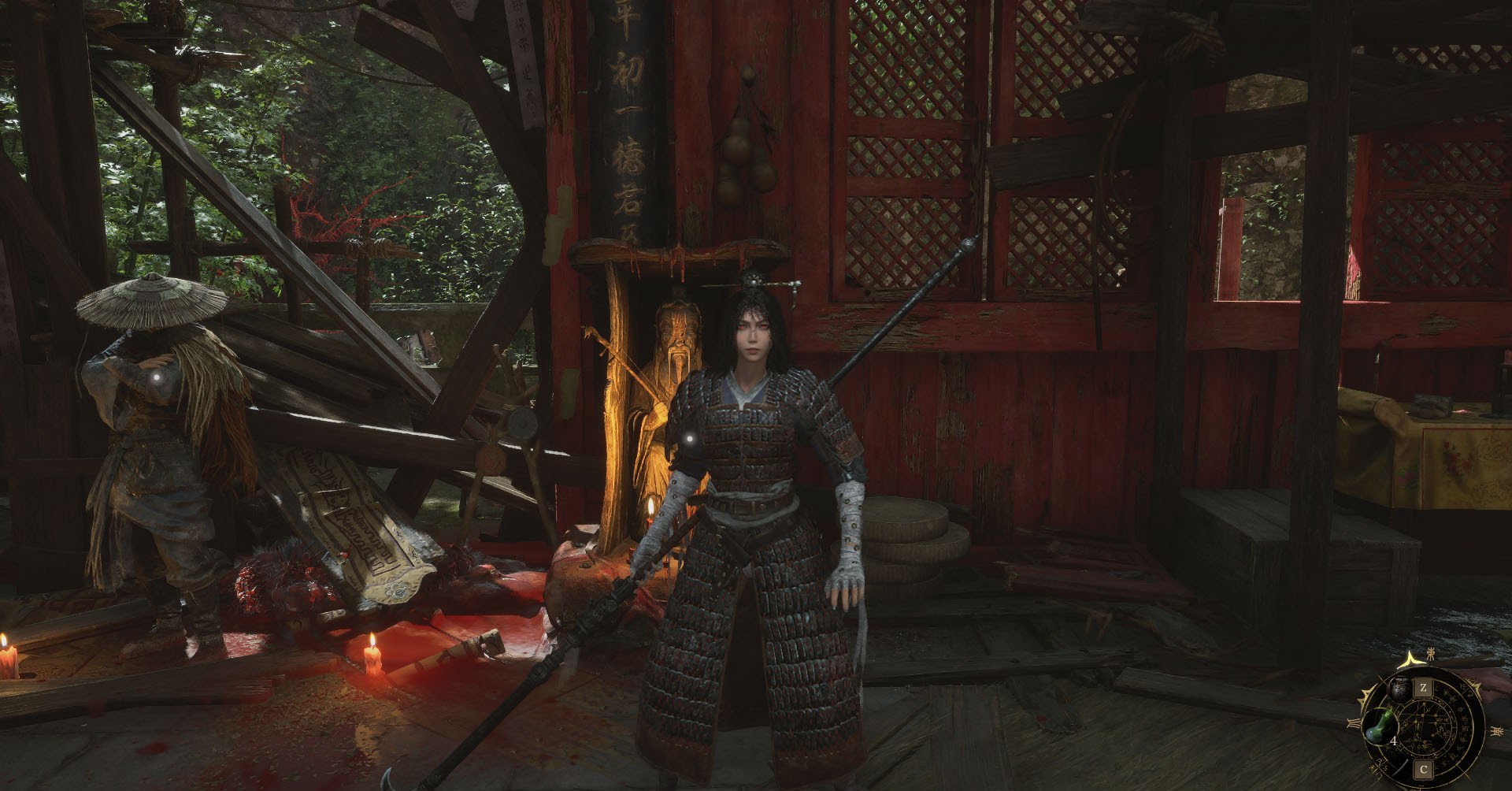Screen dimensions: 1512x791
Task: Click the western cardinal character beside wheel
Action: [x=1497, y=732]
